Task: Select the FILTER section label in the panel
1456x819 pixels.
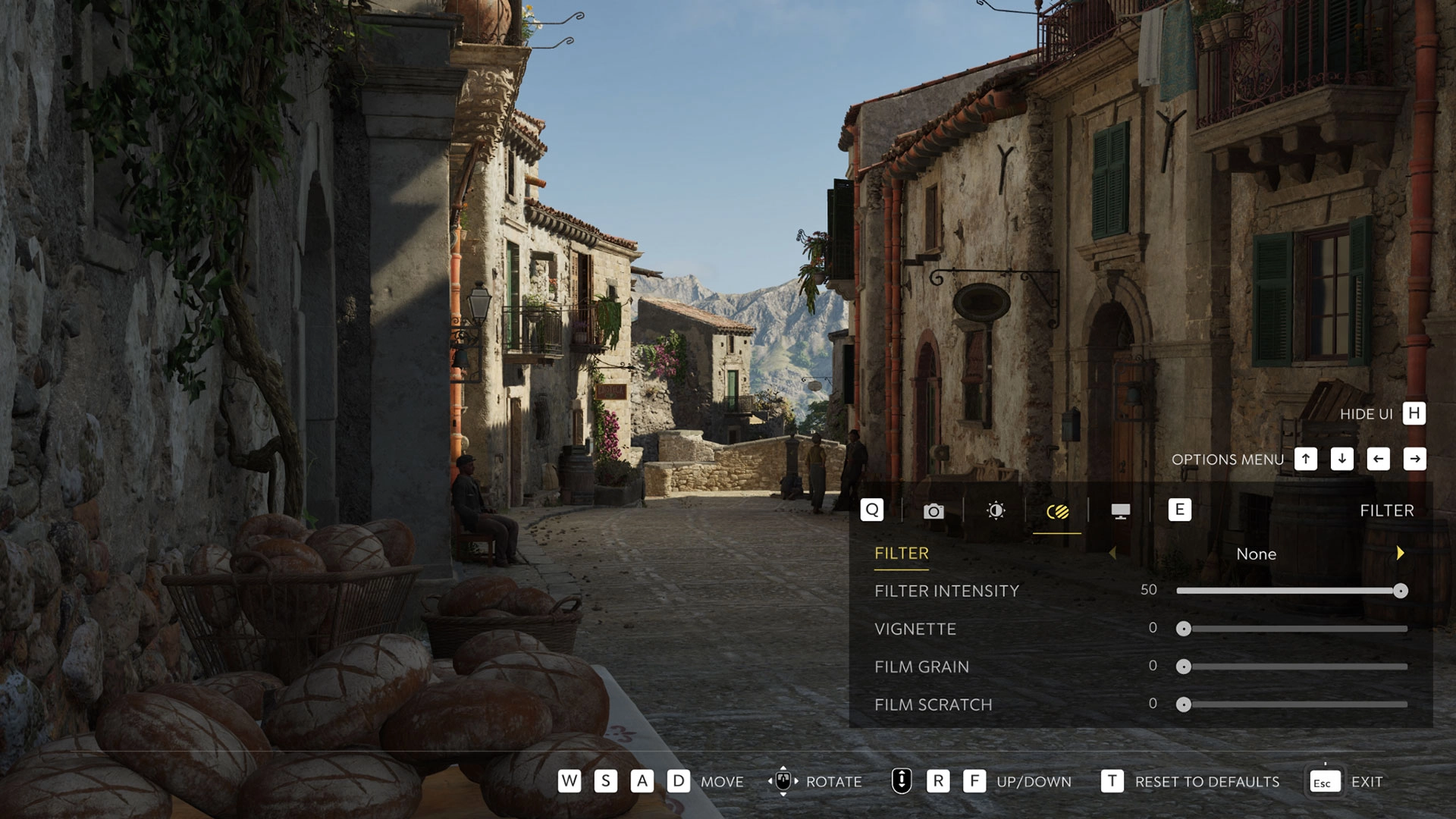Action: 902,553
